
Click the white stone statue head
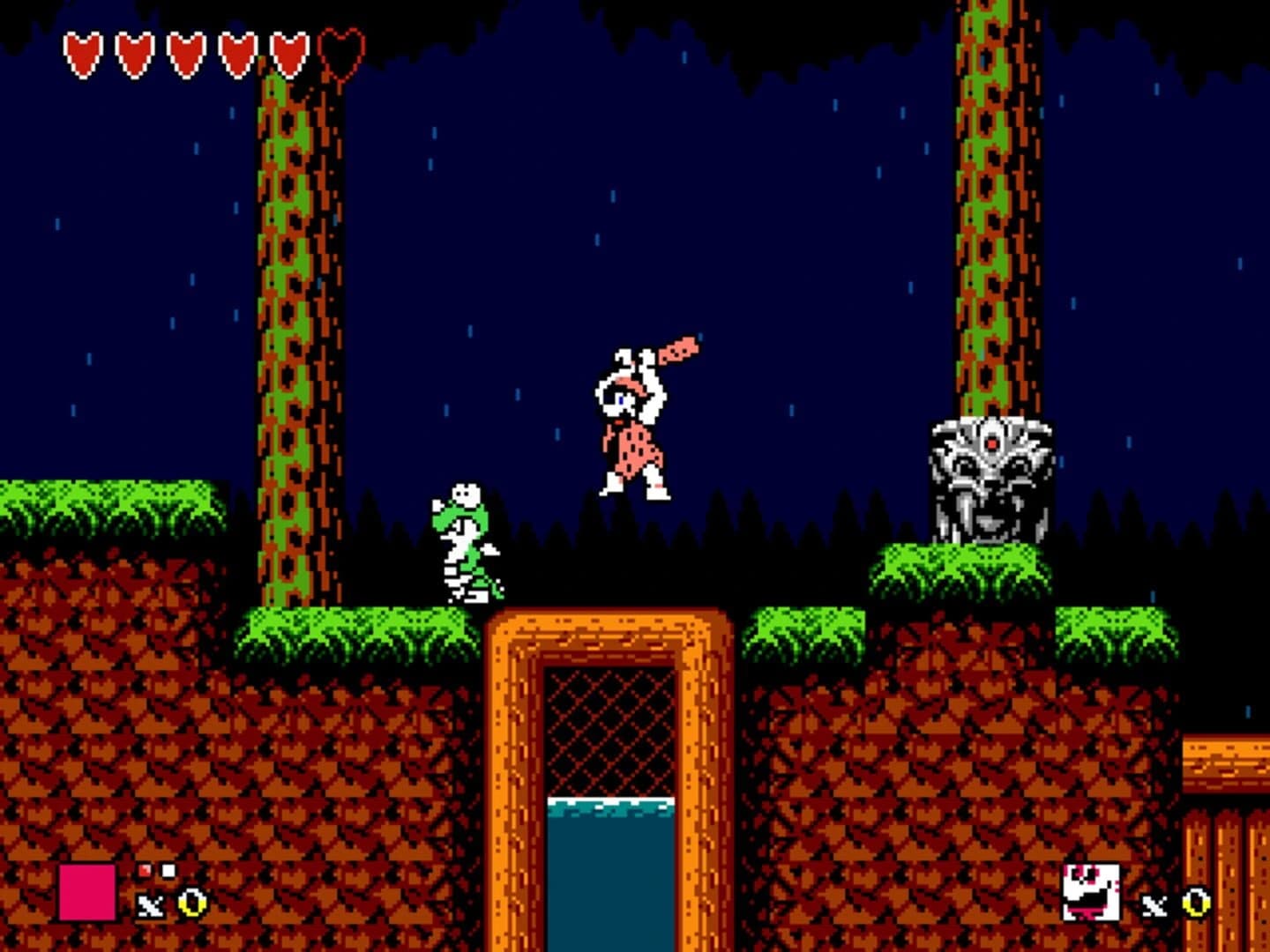click(988, 480)
